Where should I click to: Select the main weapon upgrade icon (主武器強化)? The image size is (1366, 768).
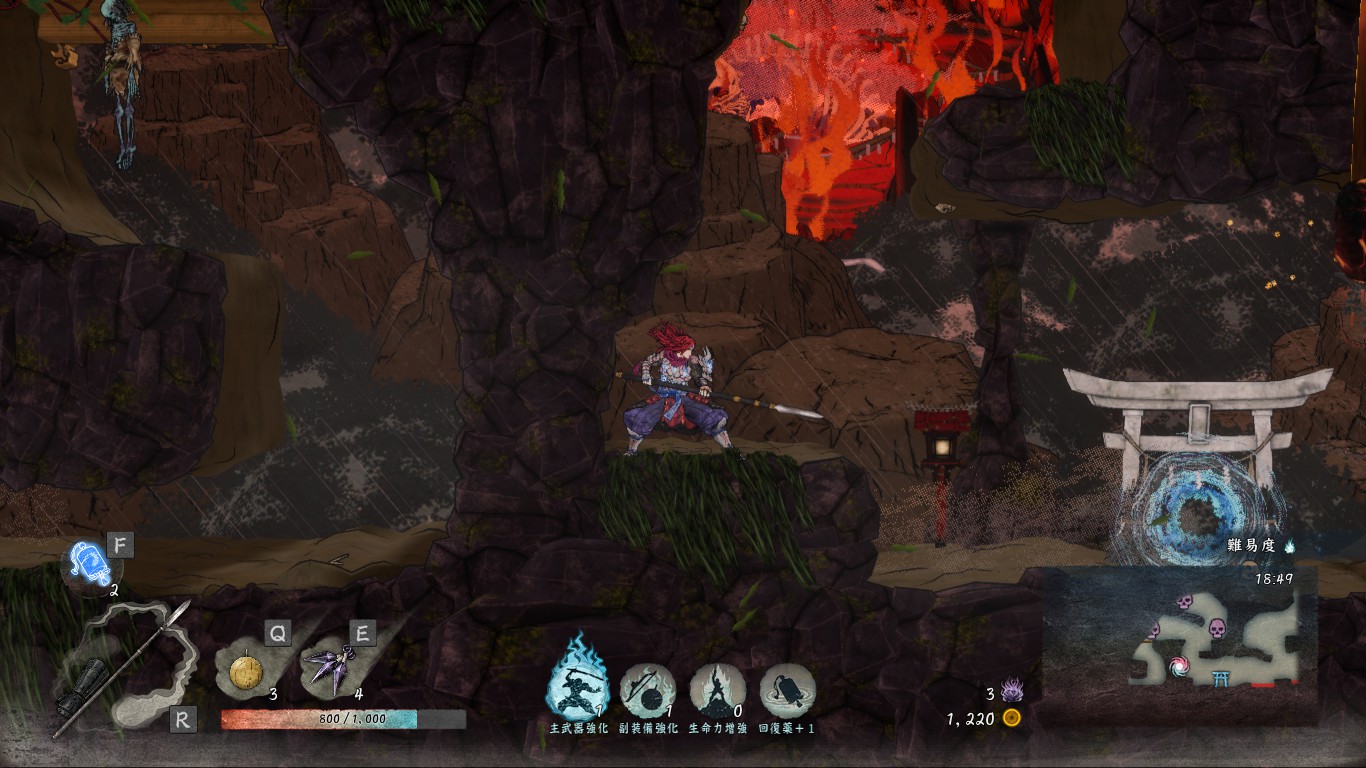(577, 688)
